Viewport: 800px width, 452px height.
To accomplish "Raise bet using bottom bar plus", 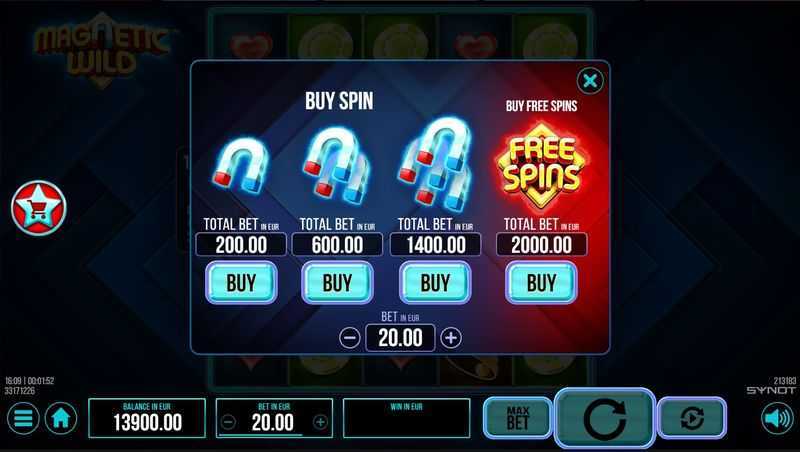I will (320, 422).
